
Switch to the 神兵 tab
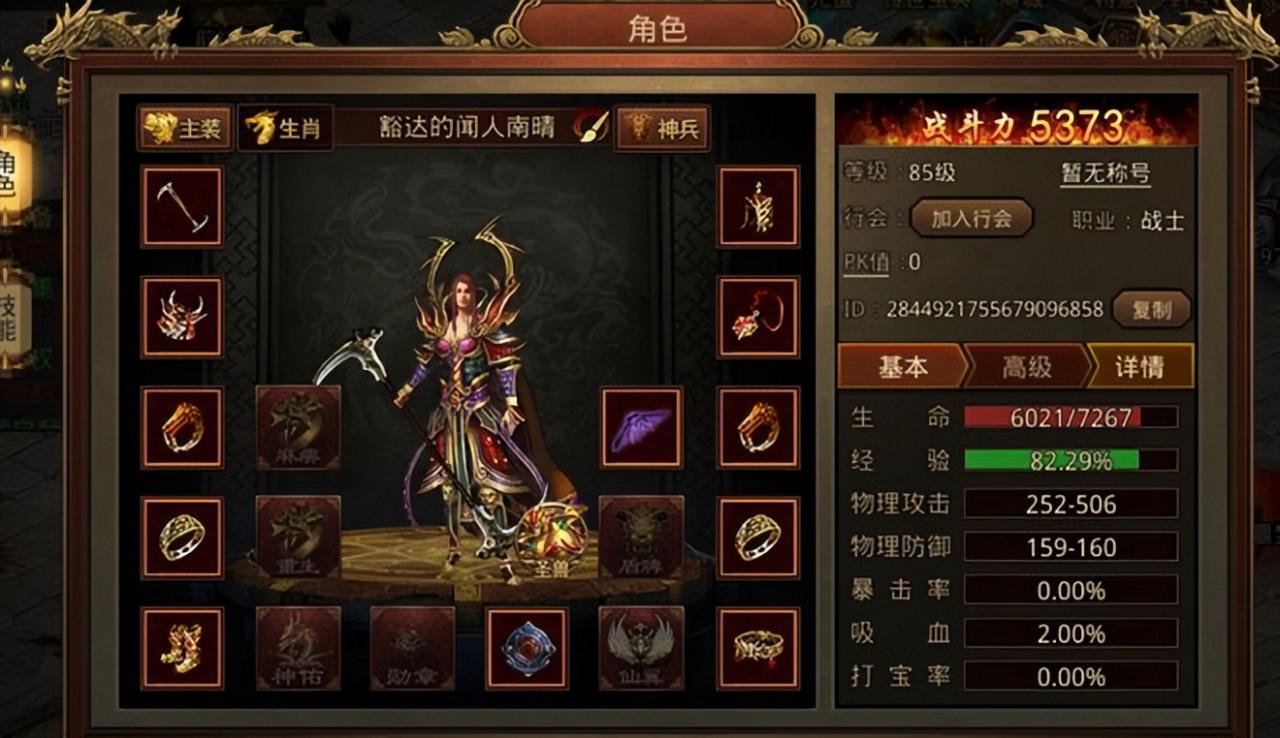click(660, 128)
